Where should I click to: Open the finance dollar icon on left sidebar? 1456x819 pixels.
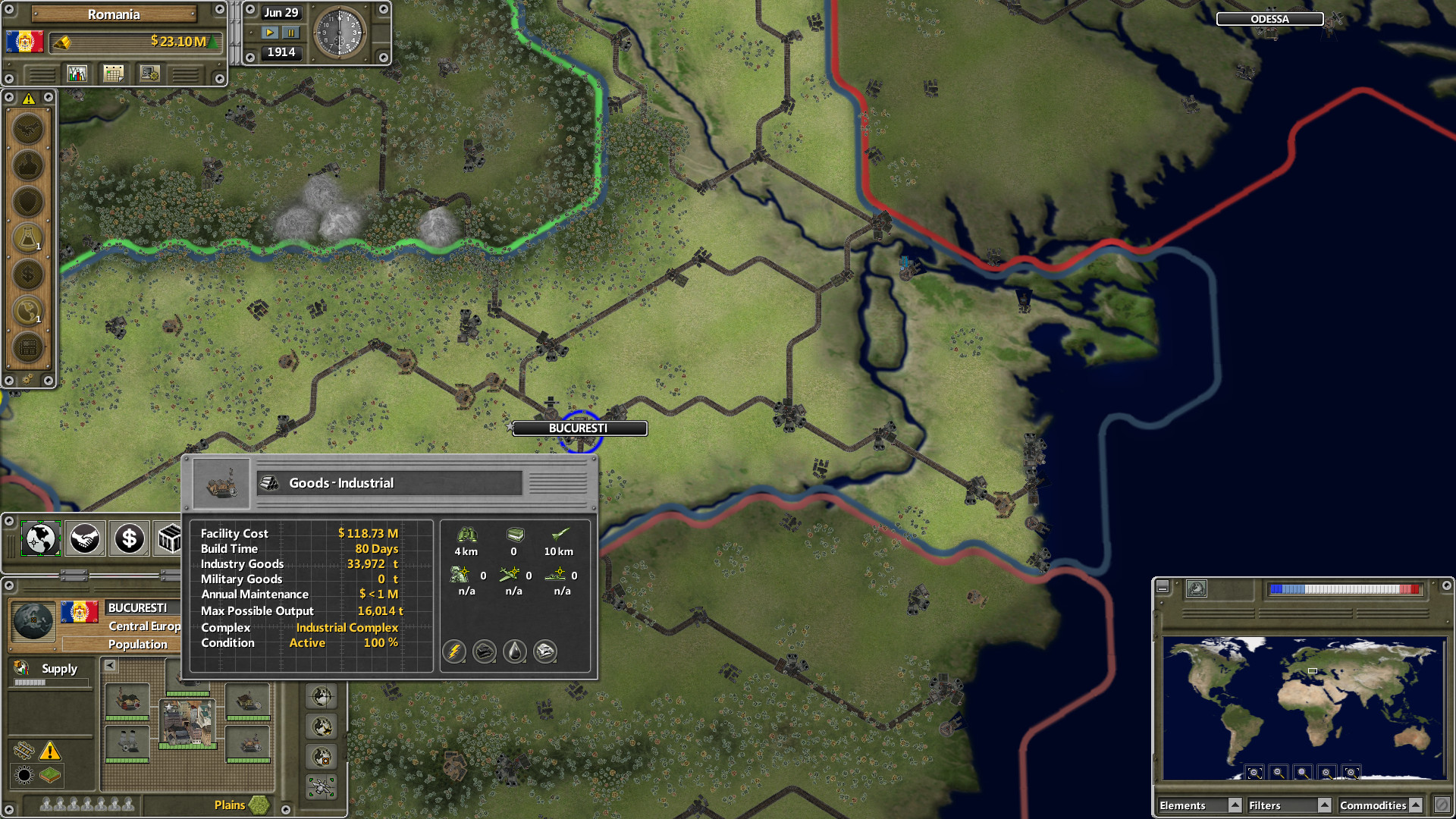coord(29,274)
